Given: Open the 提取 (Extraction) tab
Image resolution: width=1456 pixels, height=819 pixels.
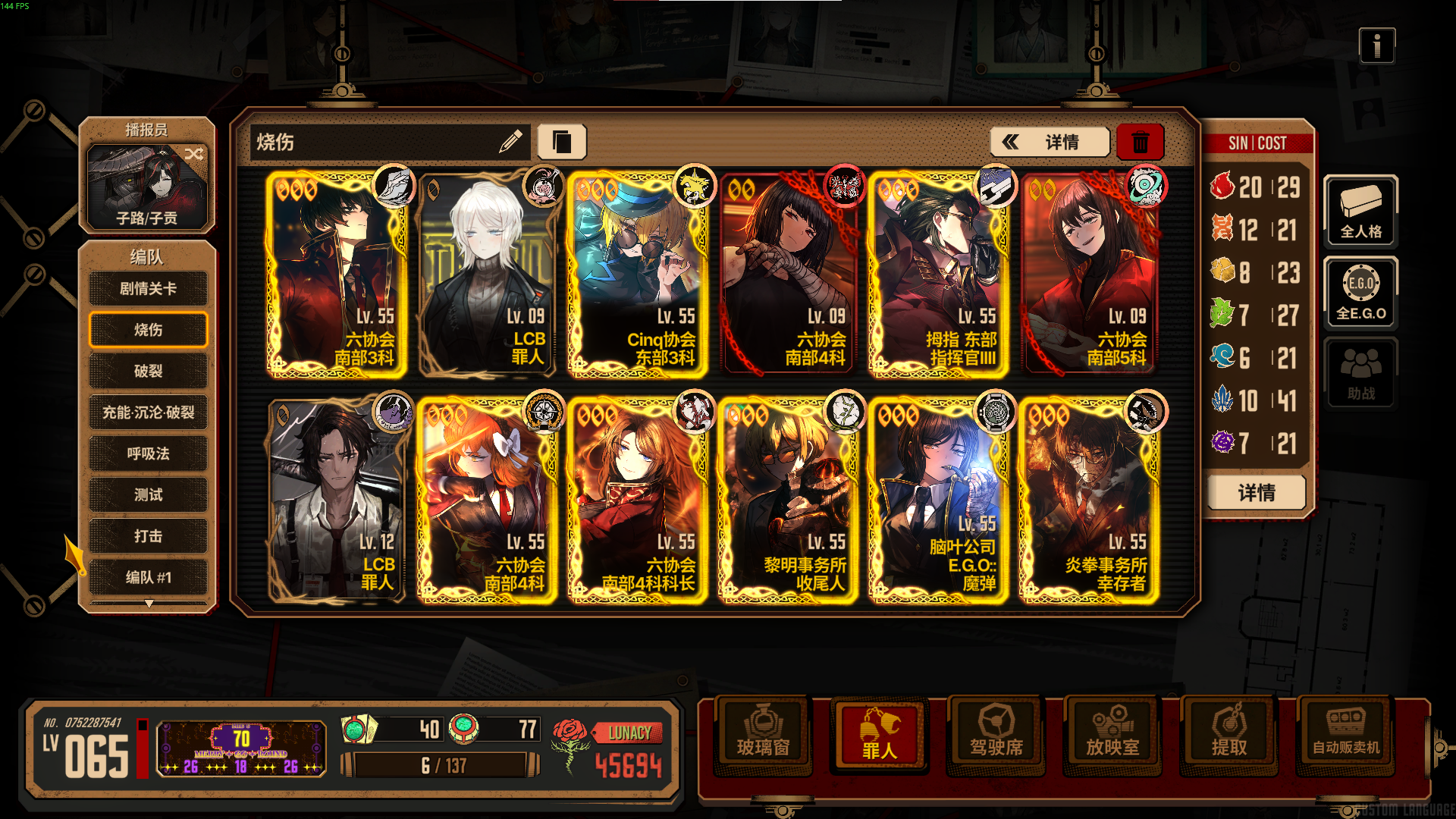Looking at the screenshot, I should [1228, 733].
